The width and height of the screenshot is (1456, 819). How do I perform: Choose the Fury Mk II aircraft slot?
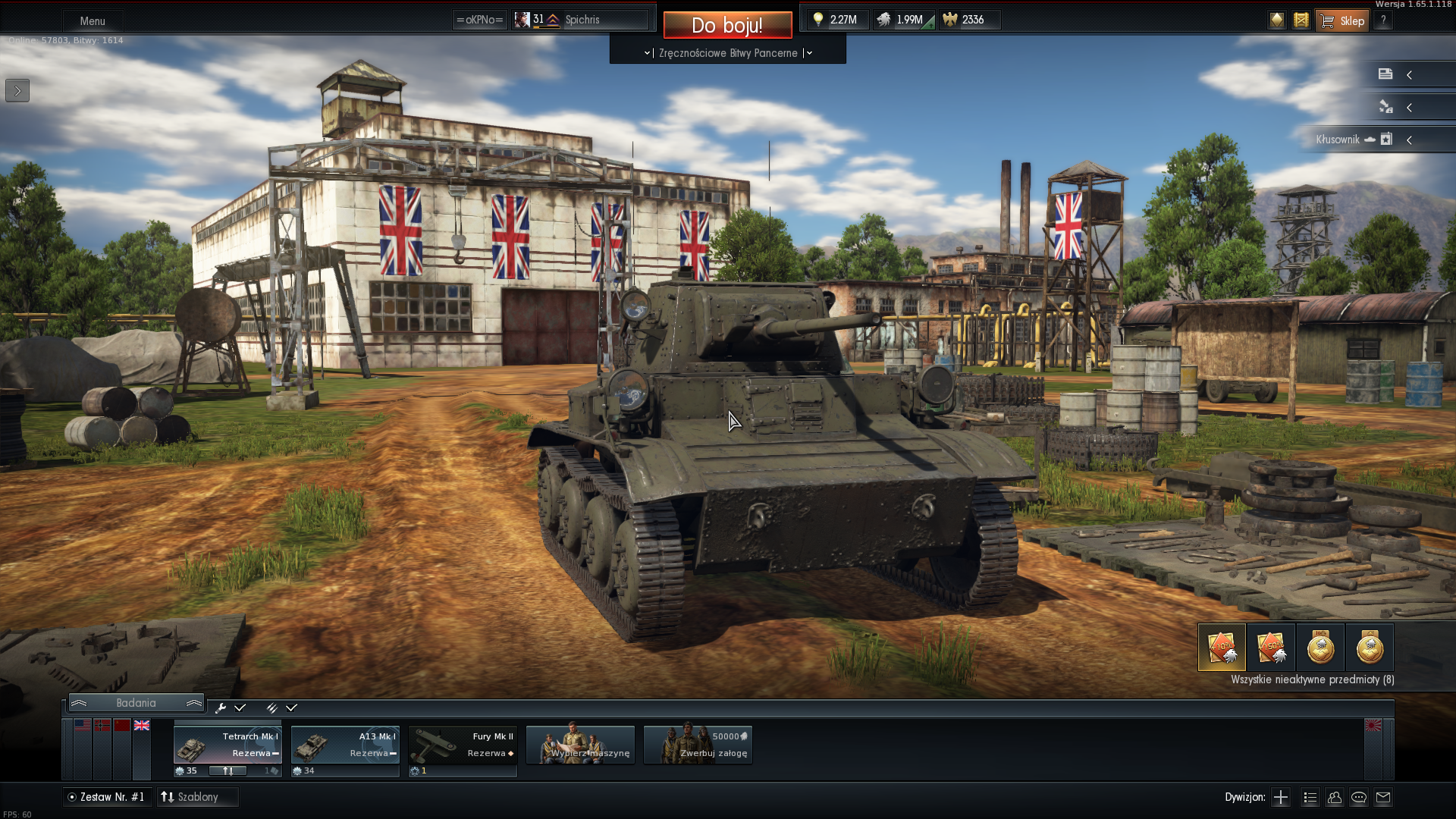tap(463, 745)
